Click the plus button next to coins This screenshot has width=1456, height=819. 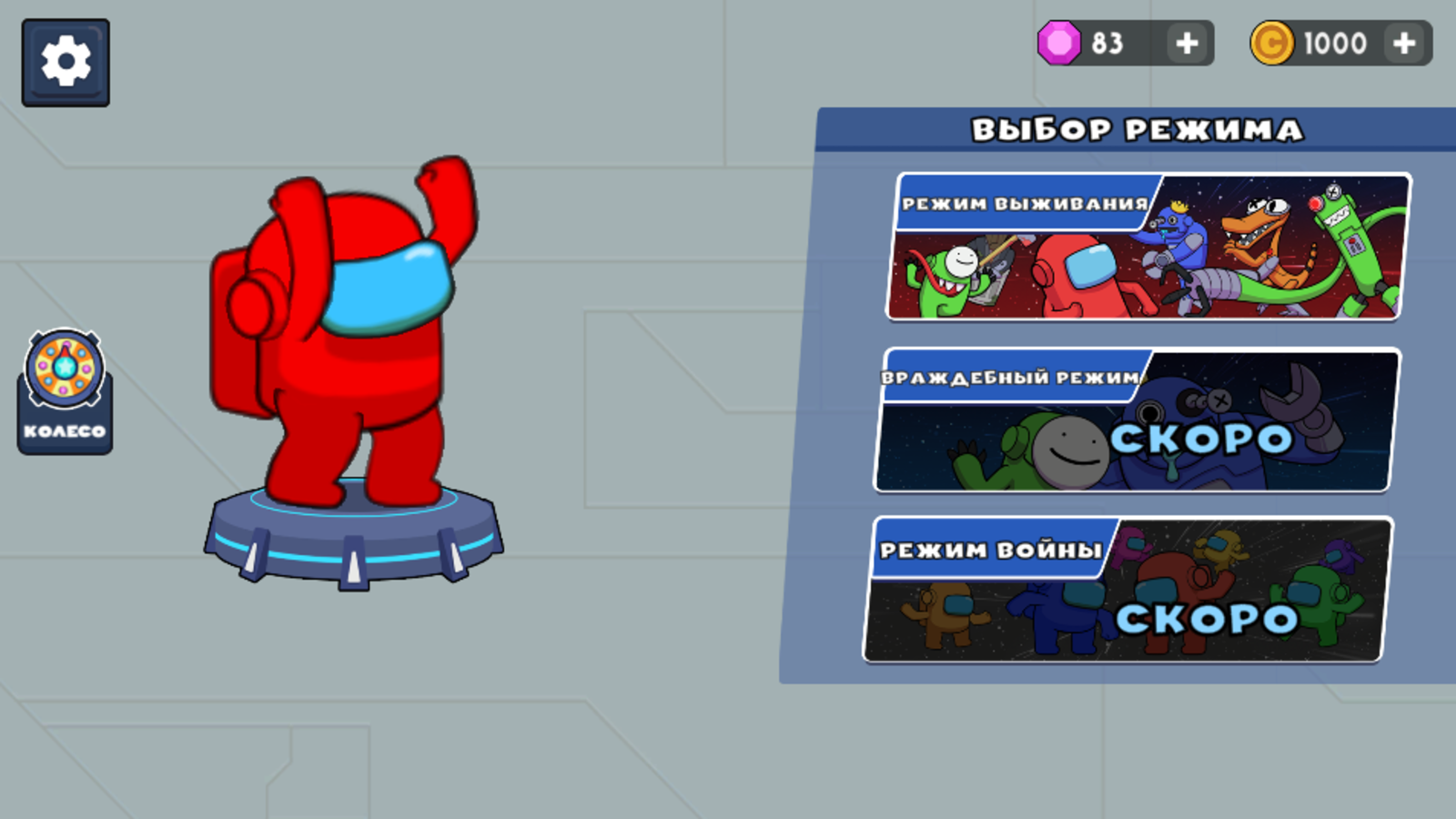pyautogui.click(x=1405, y=43)
